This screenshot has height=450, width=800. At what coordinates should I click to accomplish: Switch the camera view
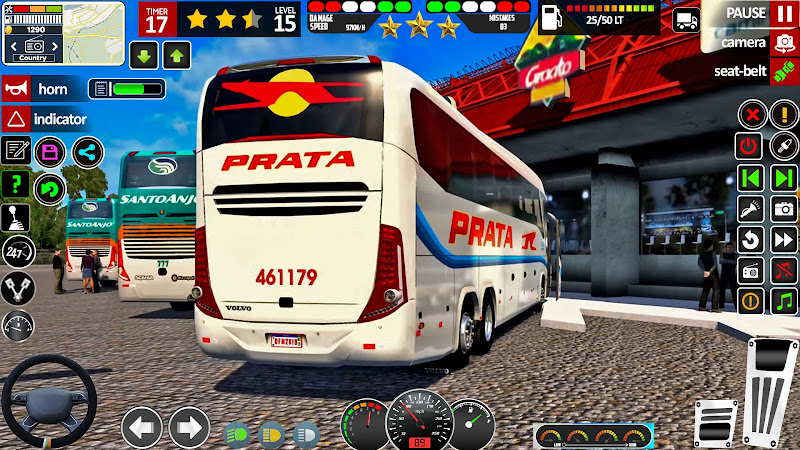(784, 43)
